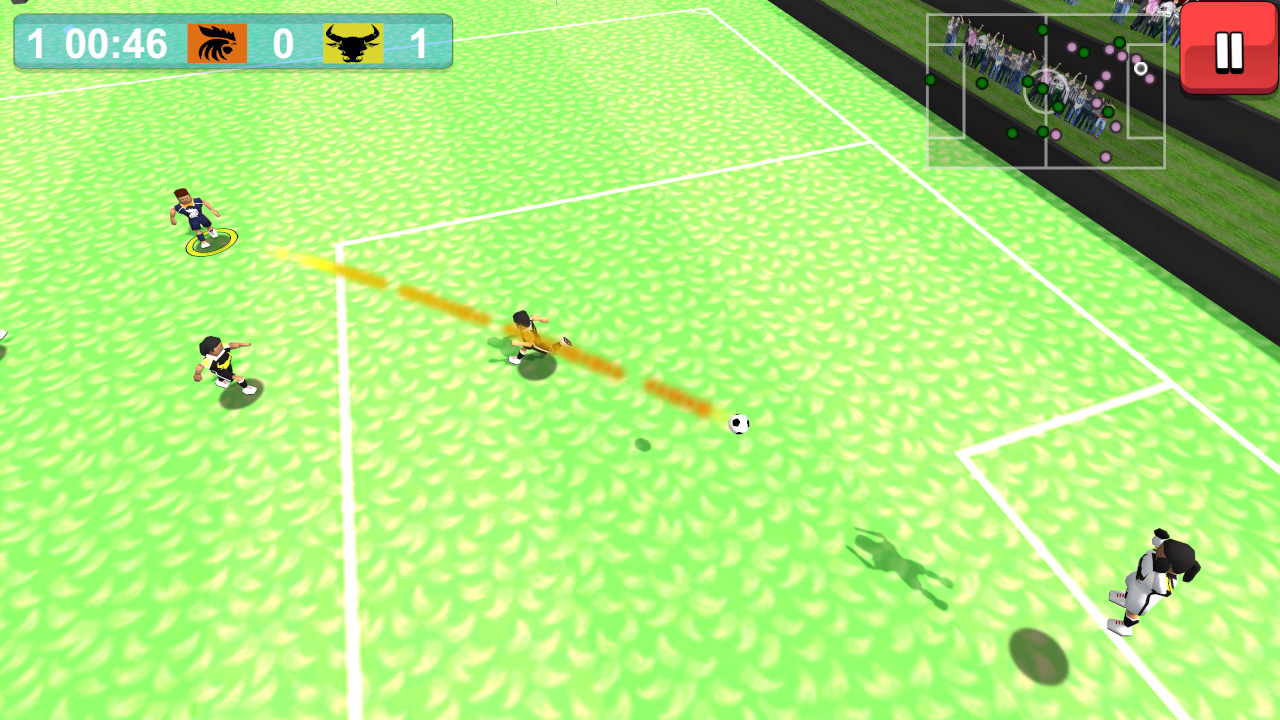Screen dimensions: 1280x720
Task: Click the soccer ball on the pitch
Action: (737, 425)
